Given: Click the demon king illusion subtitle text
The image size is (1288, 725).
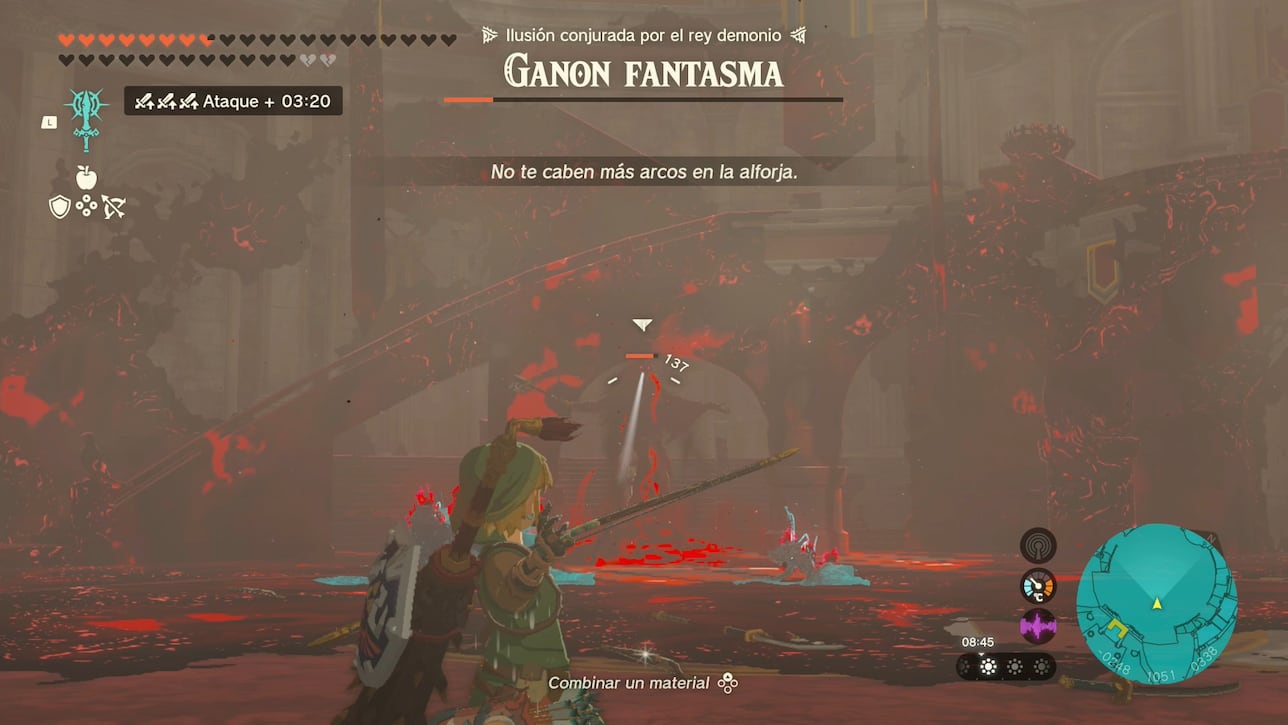Looking at the screenshot, I should tap(643, 33).
